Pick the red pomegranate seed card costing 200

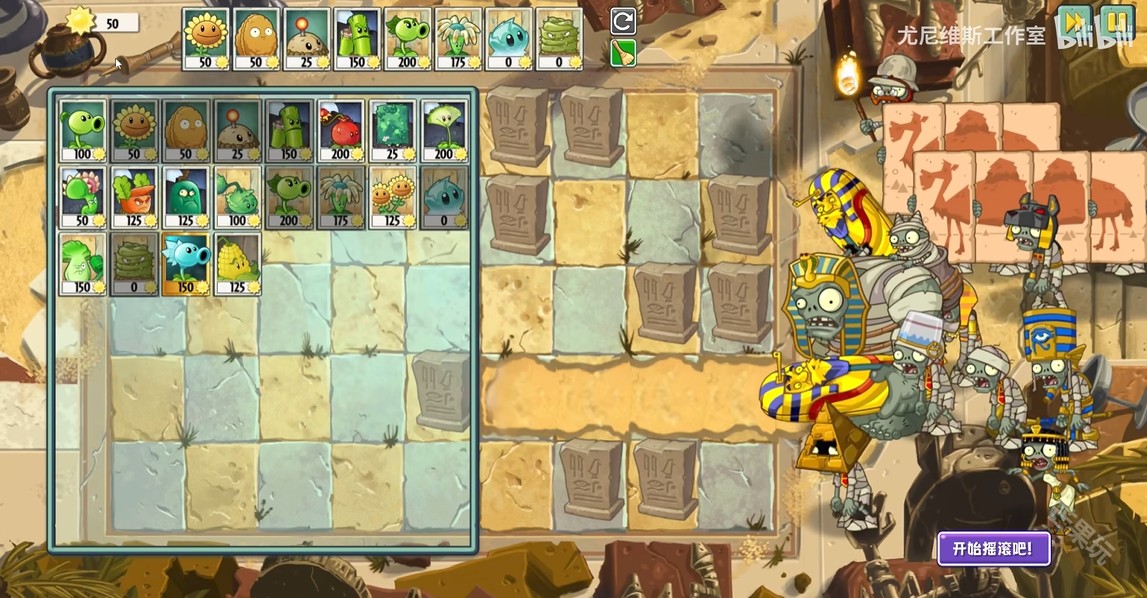pyautogui.click(x=341, y=130)
